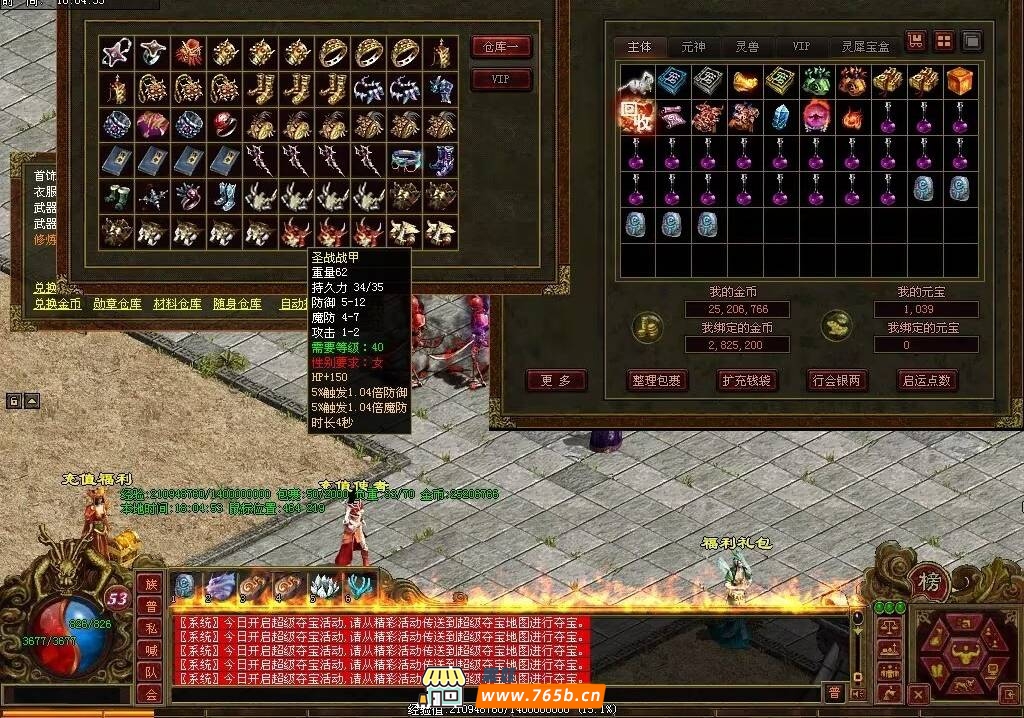The height and width of the screenshot is (718, 1024).
Task: Switch to the 元神 bag tab
Action: (x=693, y=47)
